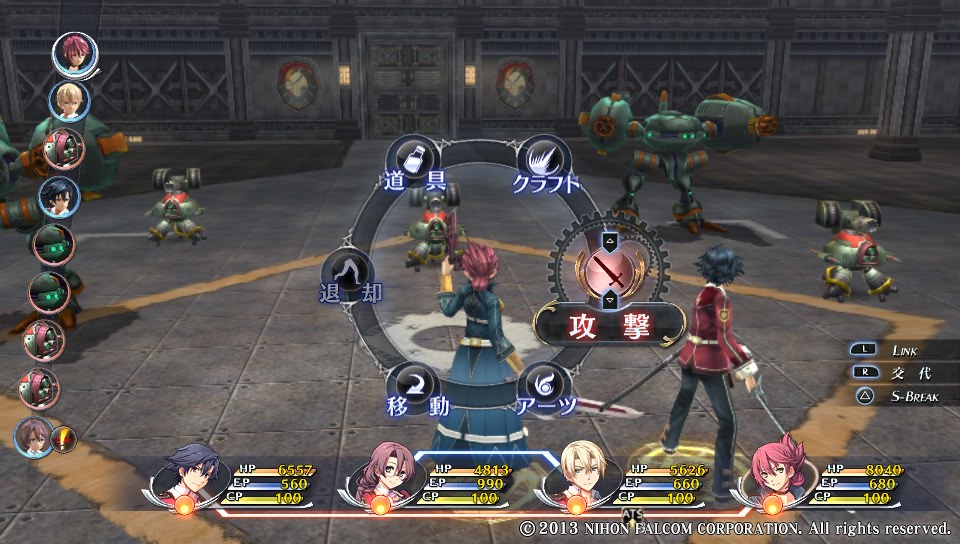Select the dark-haired boy's turn order portrait
This screenshot has width=960, height=544.
[x=58, y=197]
